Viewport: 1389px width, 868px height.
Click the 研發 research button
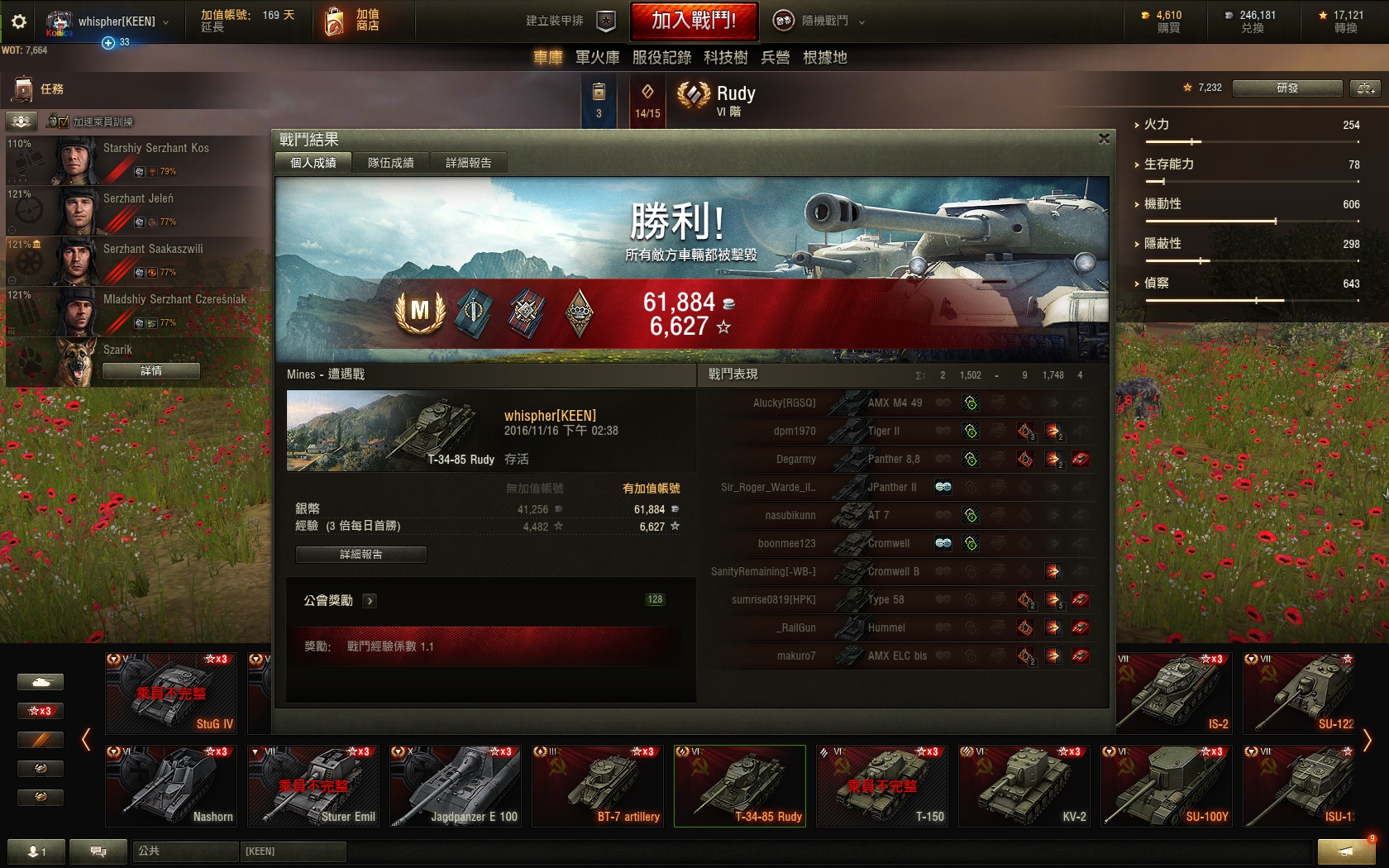click(1286, 88)
